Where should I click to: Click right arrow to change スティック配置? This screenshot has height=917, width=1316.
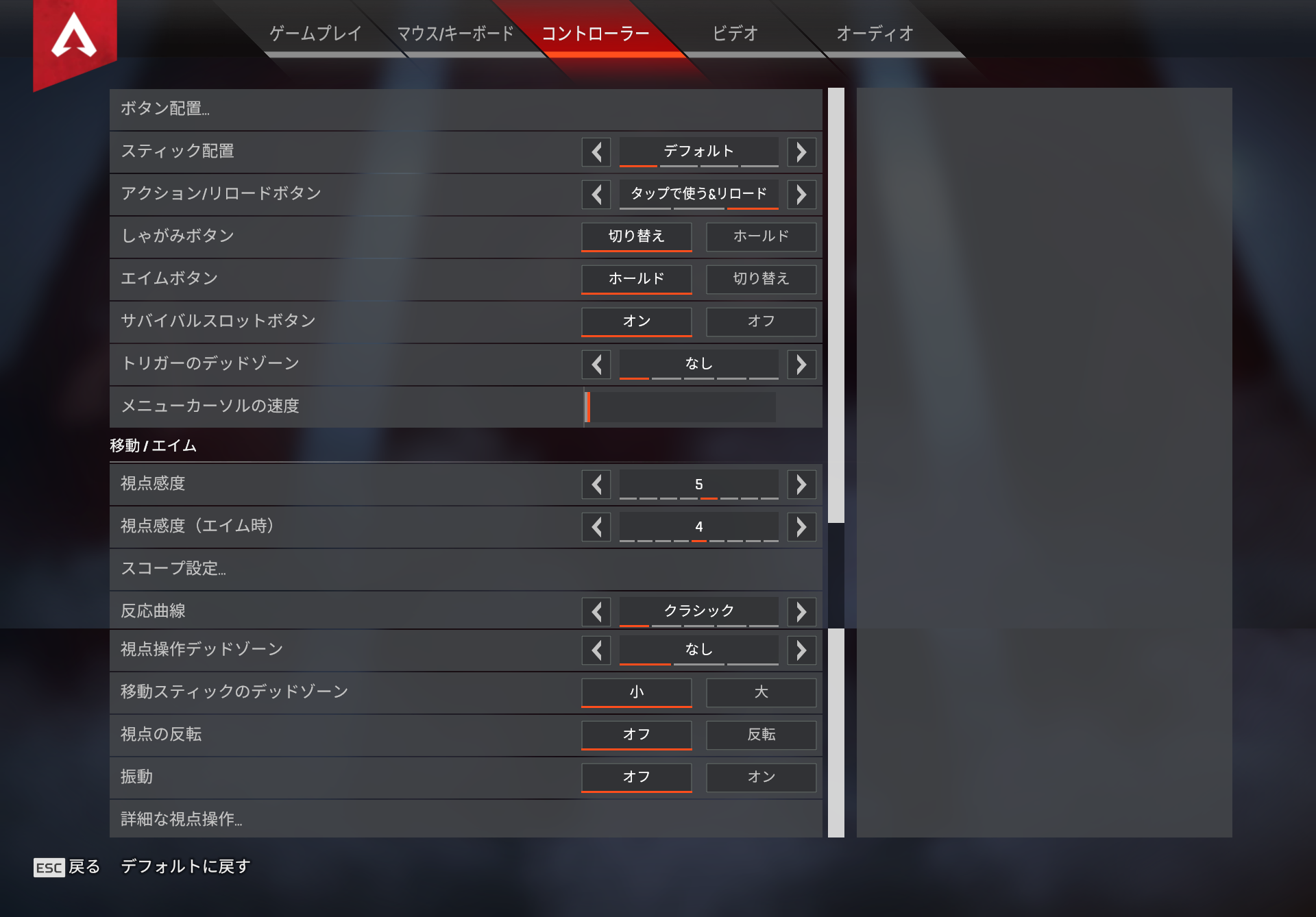[x=801, y=151]
